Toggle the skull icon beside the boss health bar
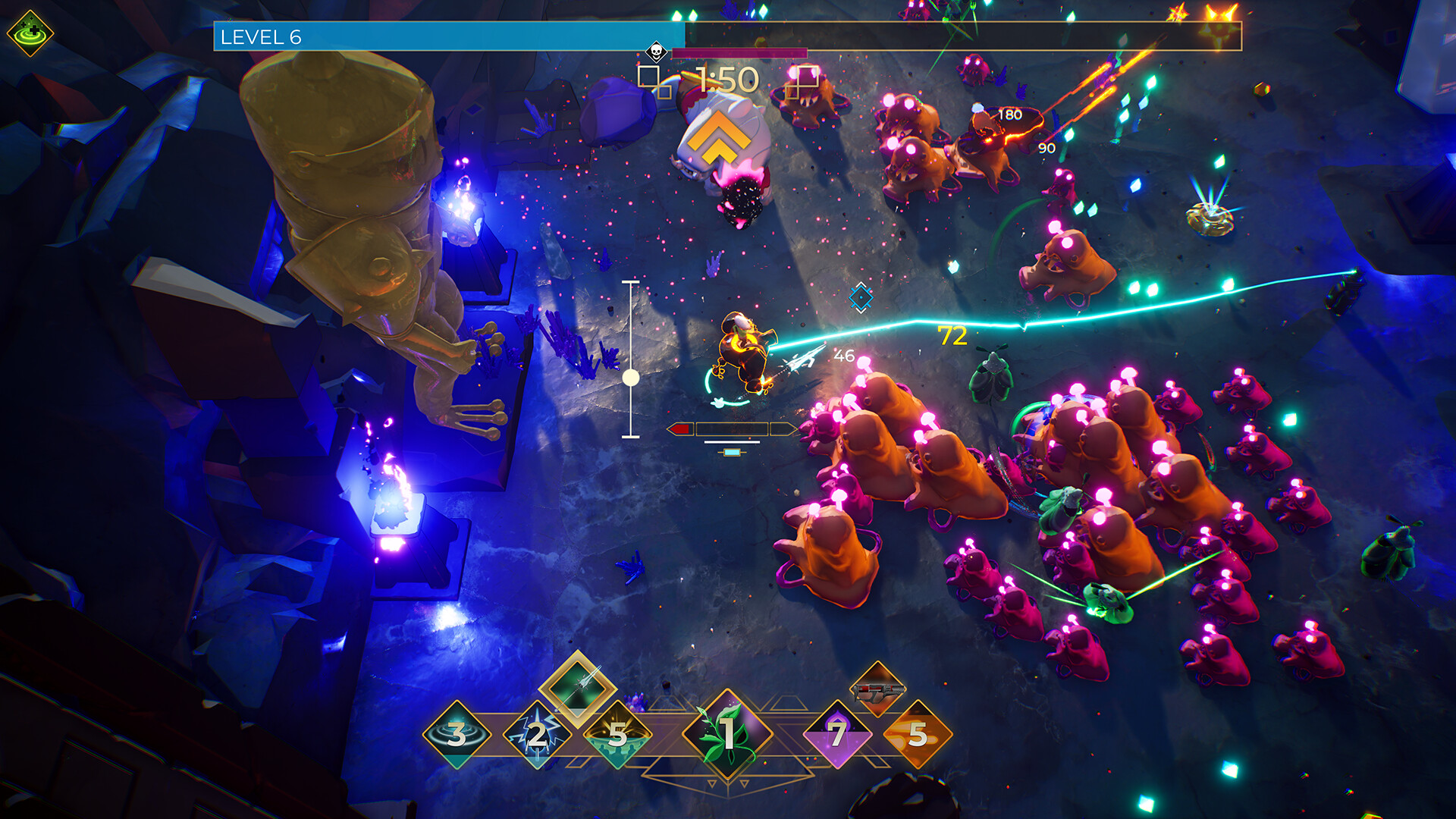 656,52
